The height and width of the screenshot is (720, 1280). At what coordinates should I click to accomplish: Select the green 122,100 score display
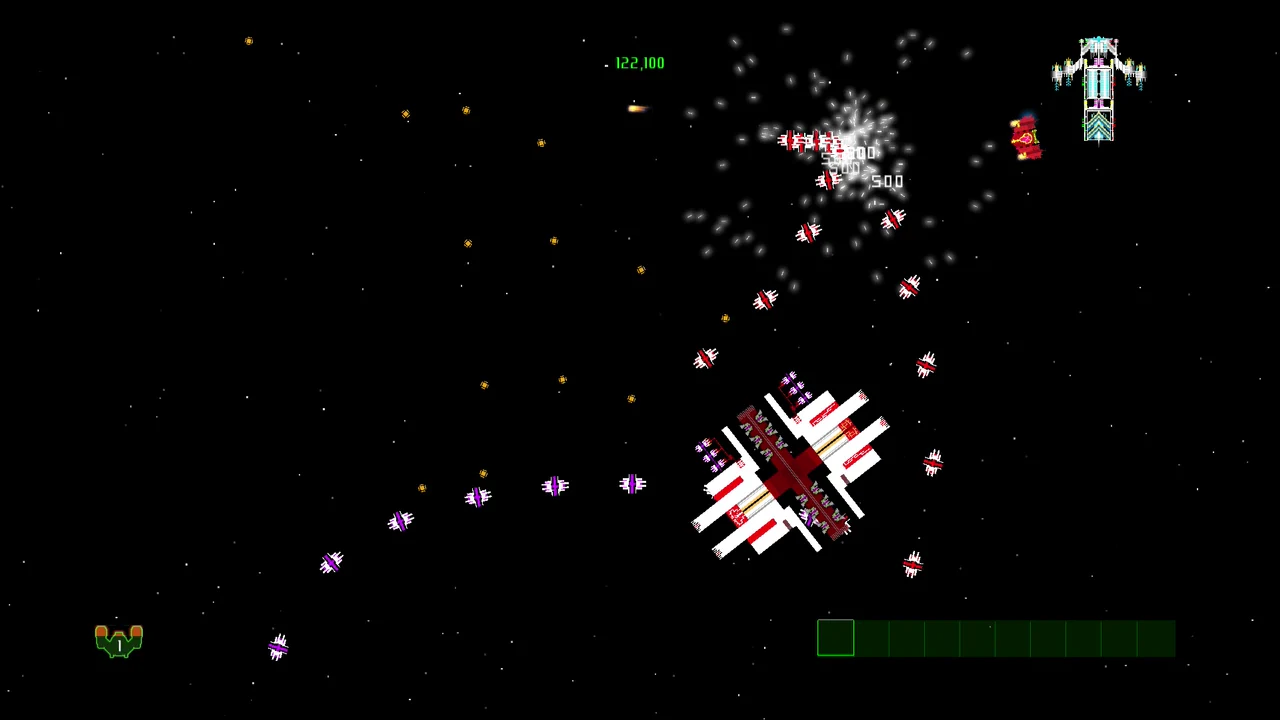(640, 62)
